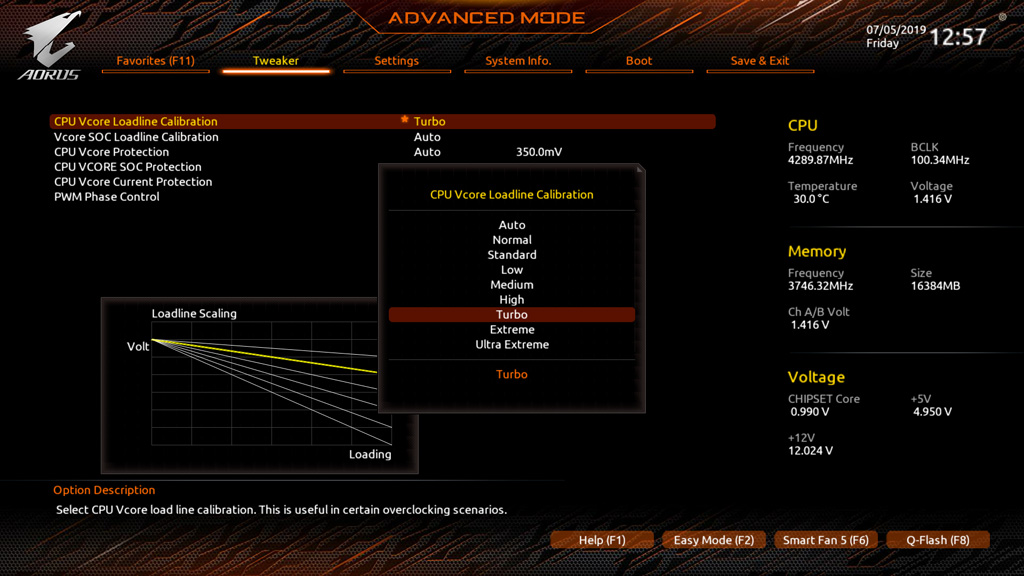Go to the Boot tab
The width and height of the screenshot is (1024, 576).
pos(639,61)
